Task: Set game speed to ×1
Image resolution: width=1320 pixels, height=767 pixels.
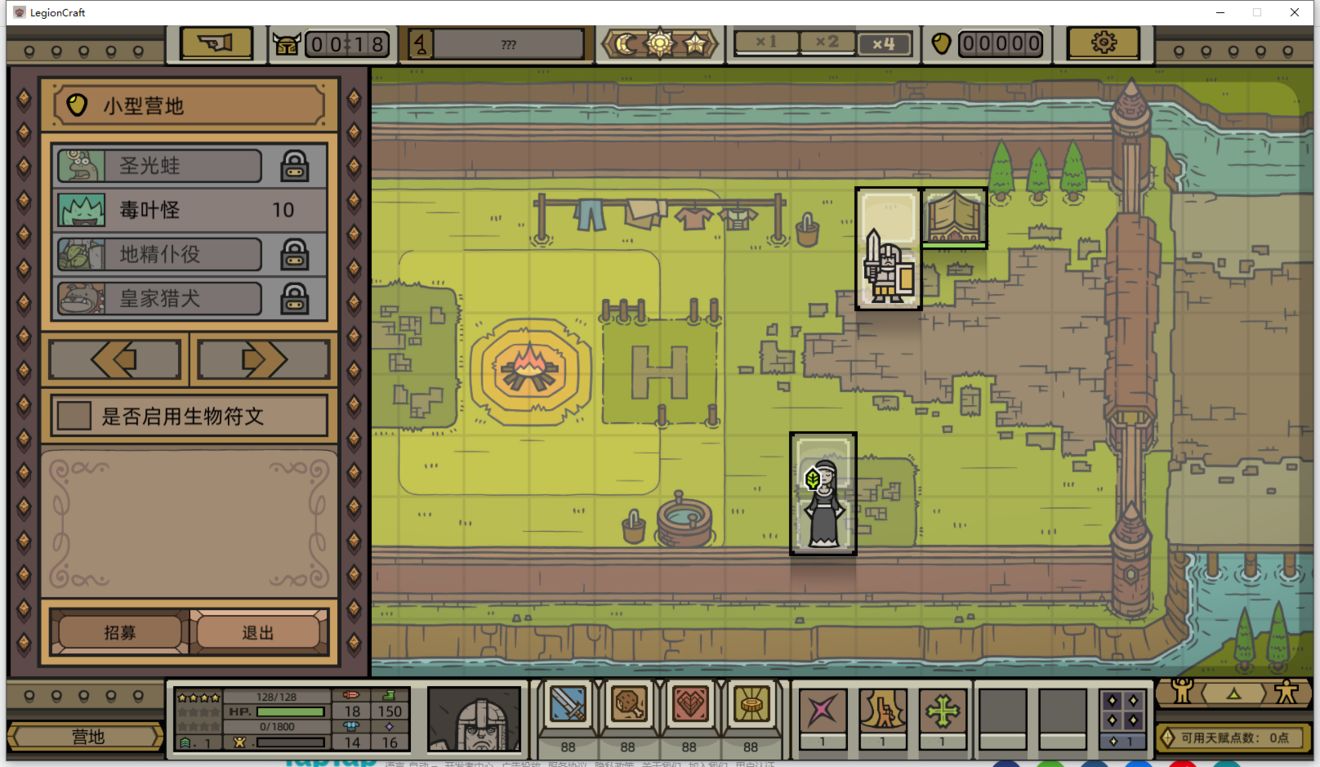Action: click(766, 43)
